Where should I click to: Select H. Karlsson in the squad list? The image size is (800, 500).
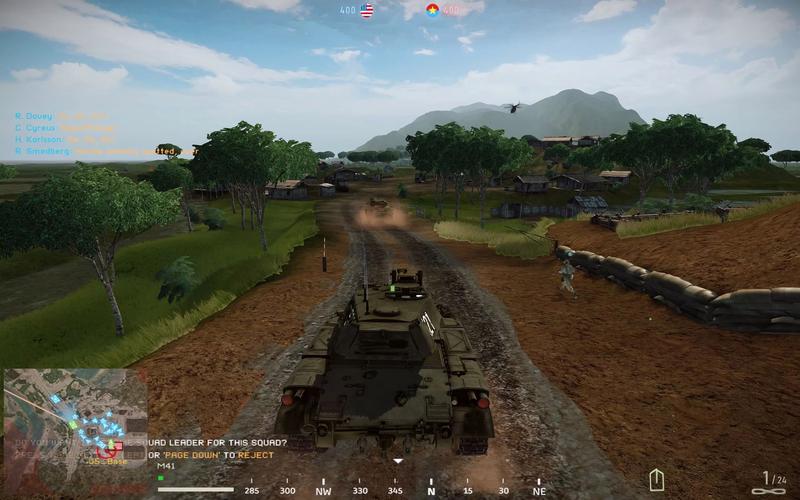40,140
